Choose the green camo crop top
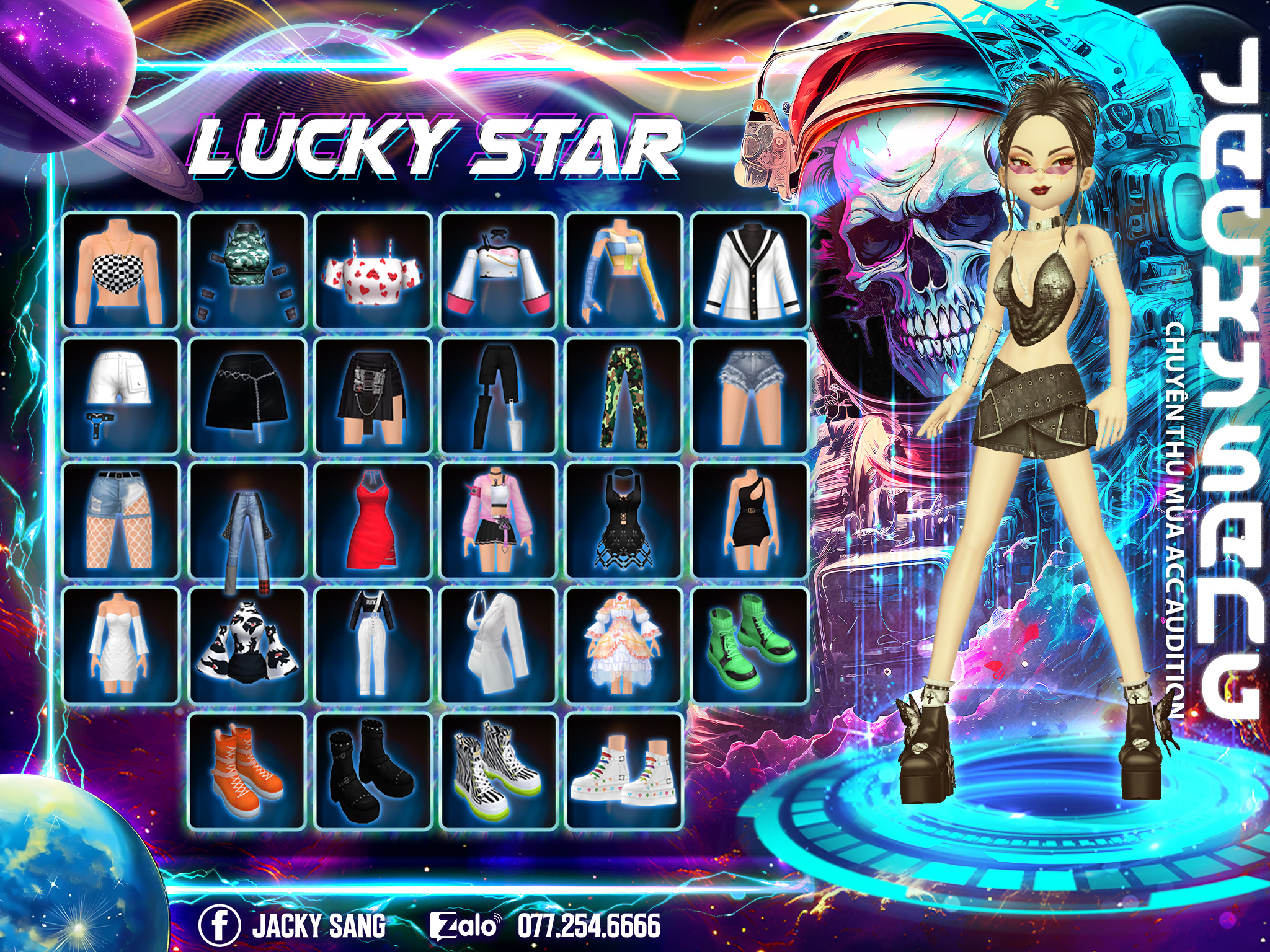Image resolution: width=1270 pixels, height=952 pixels. (x=247, y=271)
